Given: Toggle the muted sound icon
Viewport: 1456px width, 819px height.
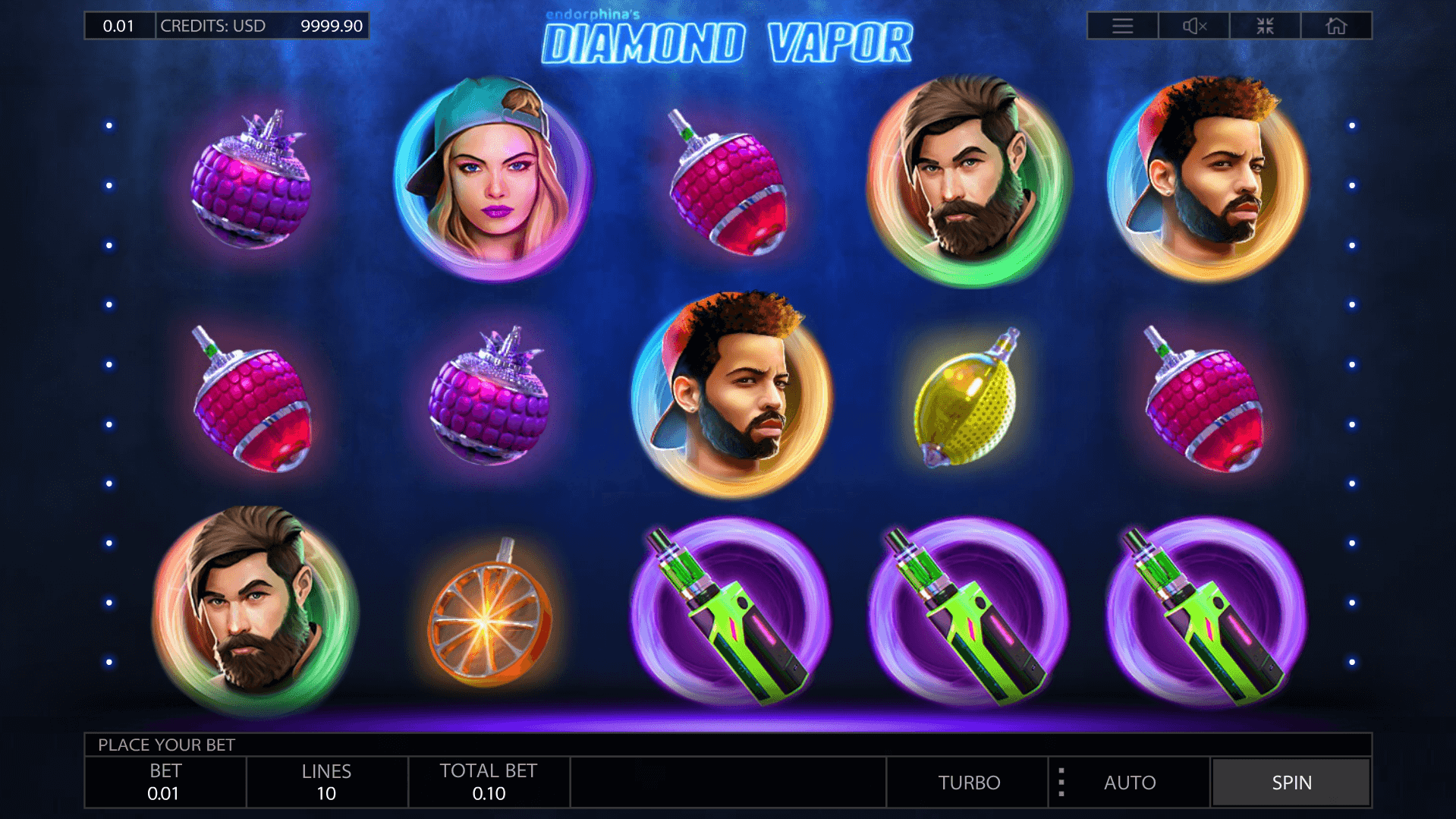Looking at the screenshot, I should click(1193, 26).
